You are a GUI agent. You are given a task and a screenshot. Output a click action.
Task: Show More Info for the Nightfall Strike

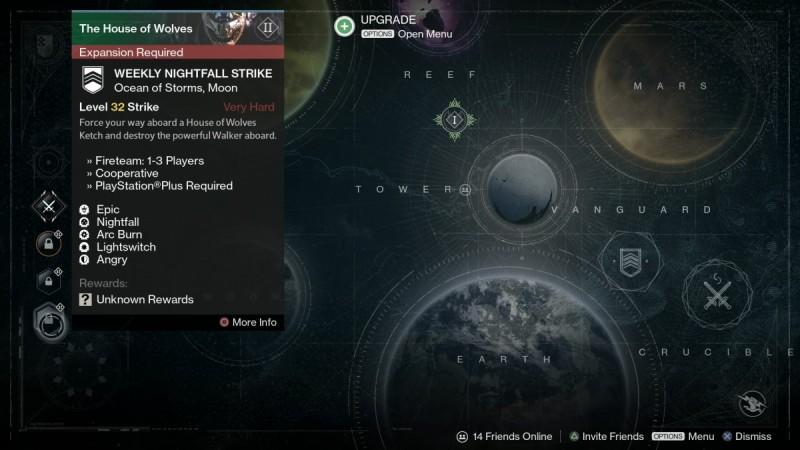(x=248, y=322)
